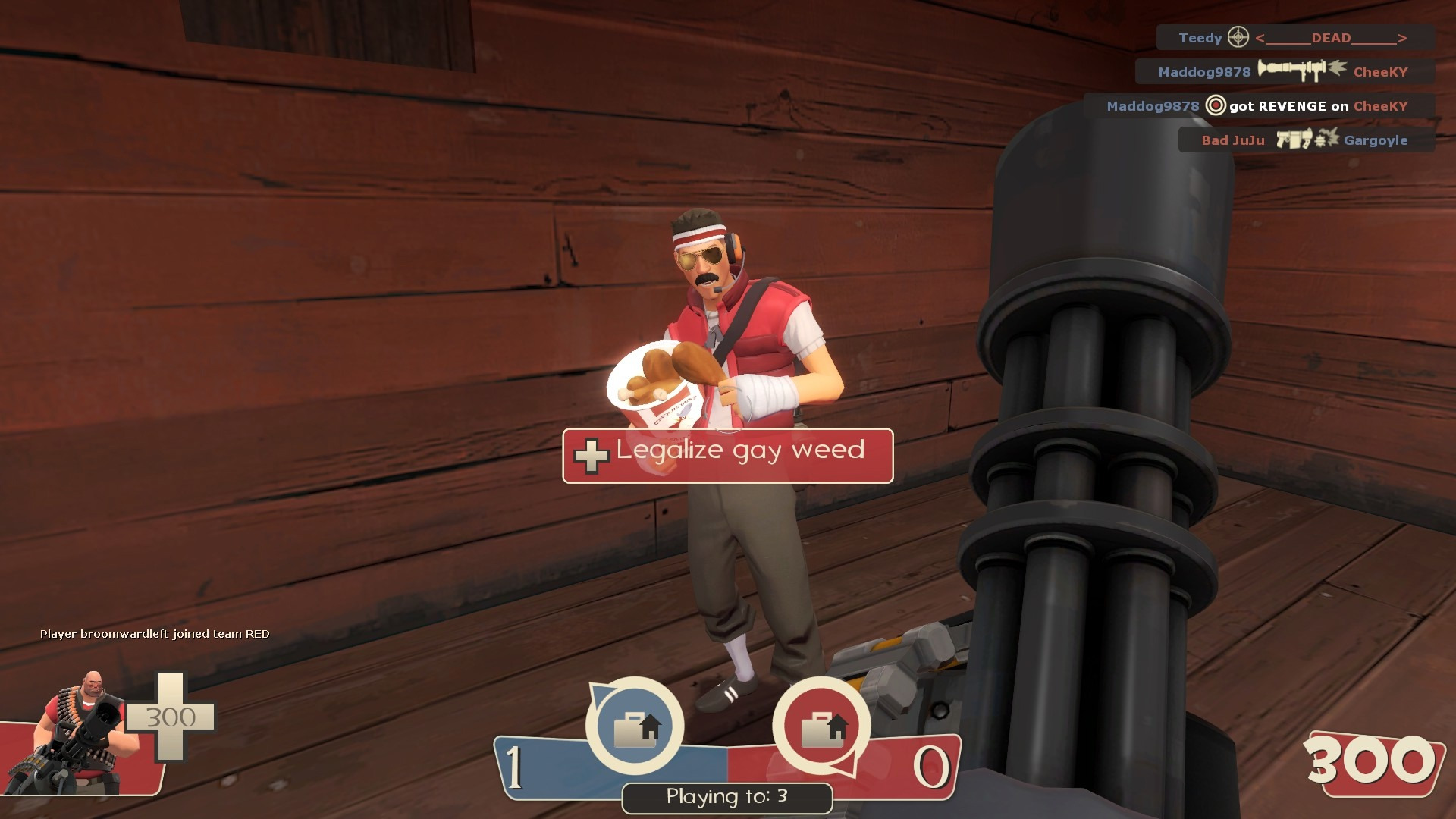1456x819 pixels.
Task: Select the Teedy kill feed entry
Action: (1294, 38)
